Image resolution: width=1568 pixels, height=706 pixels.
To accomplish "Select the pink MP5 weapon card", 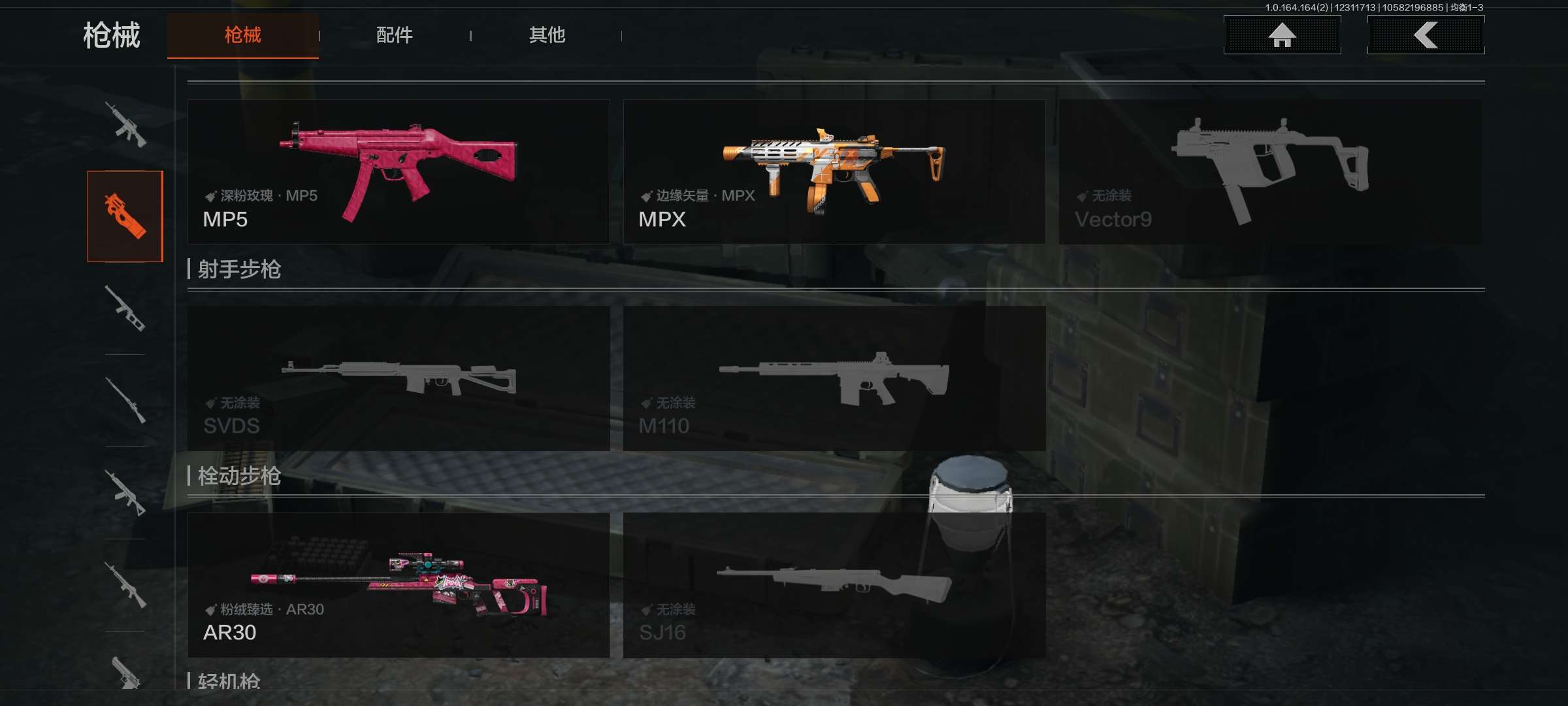I will click(399, 172).
